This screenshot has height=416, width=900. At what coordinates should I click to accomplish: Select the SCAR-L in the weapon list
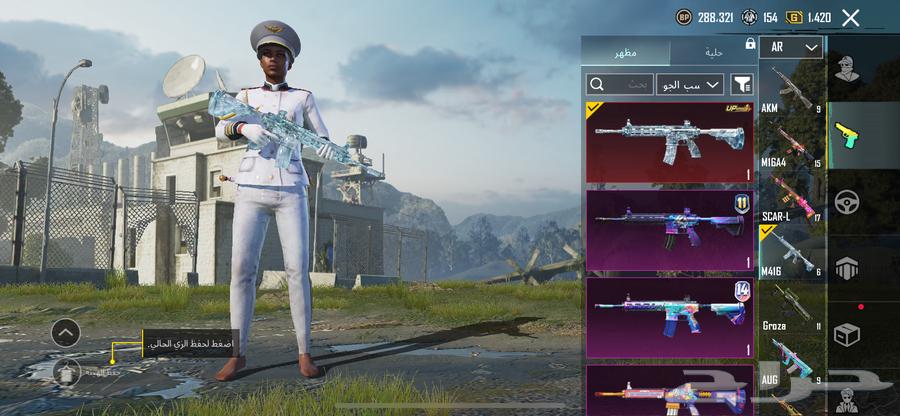[792, 198]
